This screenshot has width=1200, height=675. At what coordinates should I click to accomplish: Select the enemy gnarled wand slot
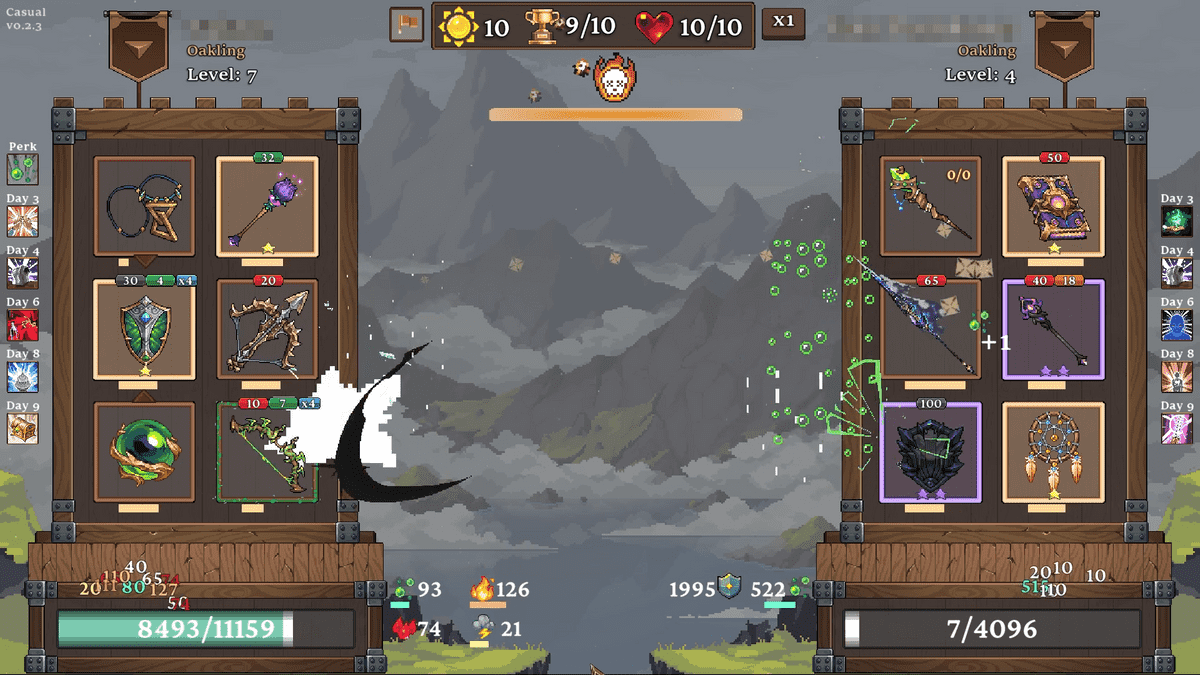coord(930,207)
